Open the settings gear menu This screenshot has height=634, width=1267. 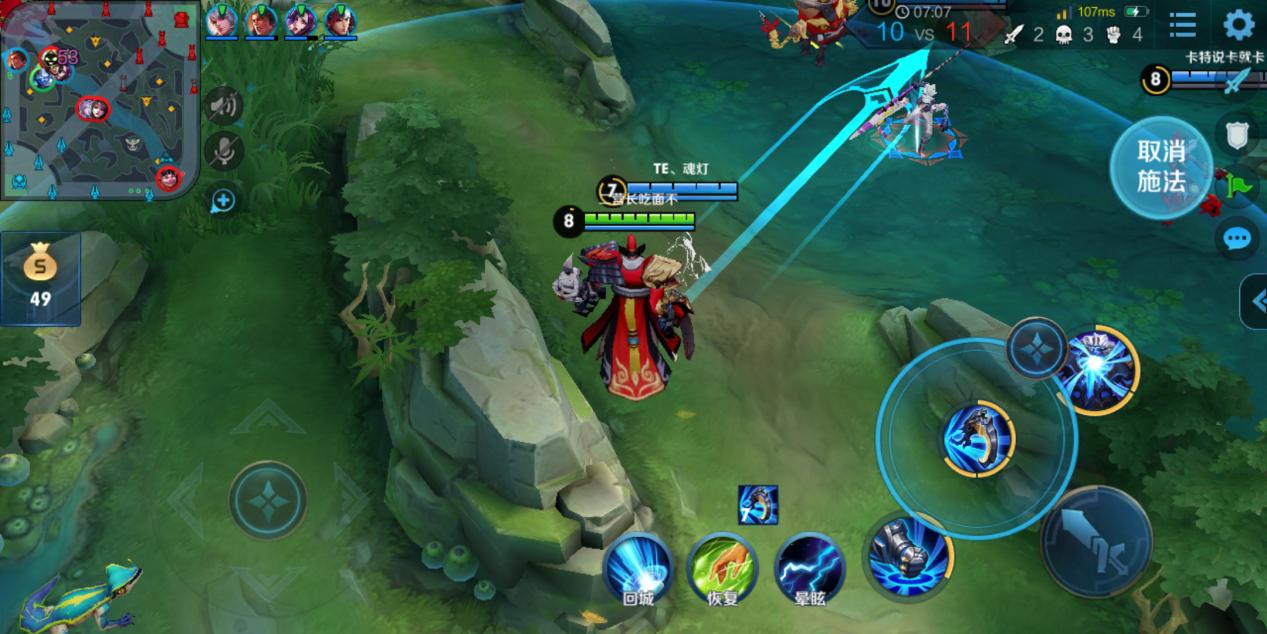pyautogui.click(x=1239, y=25)
